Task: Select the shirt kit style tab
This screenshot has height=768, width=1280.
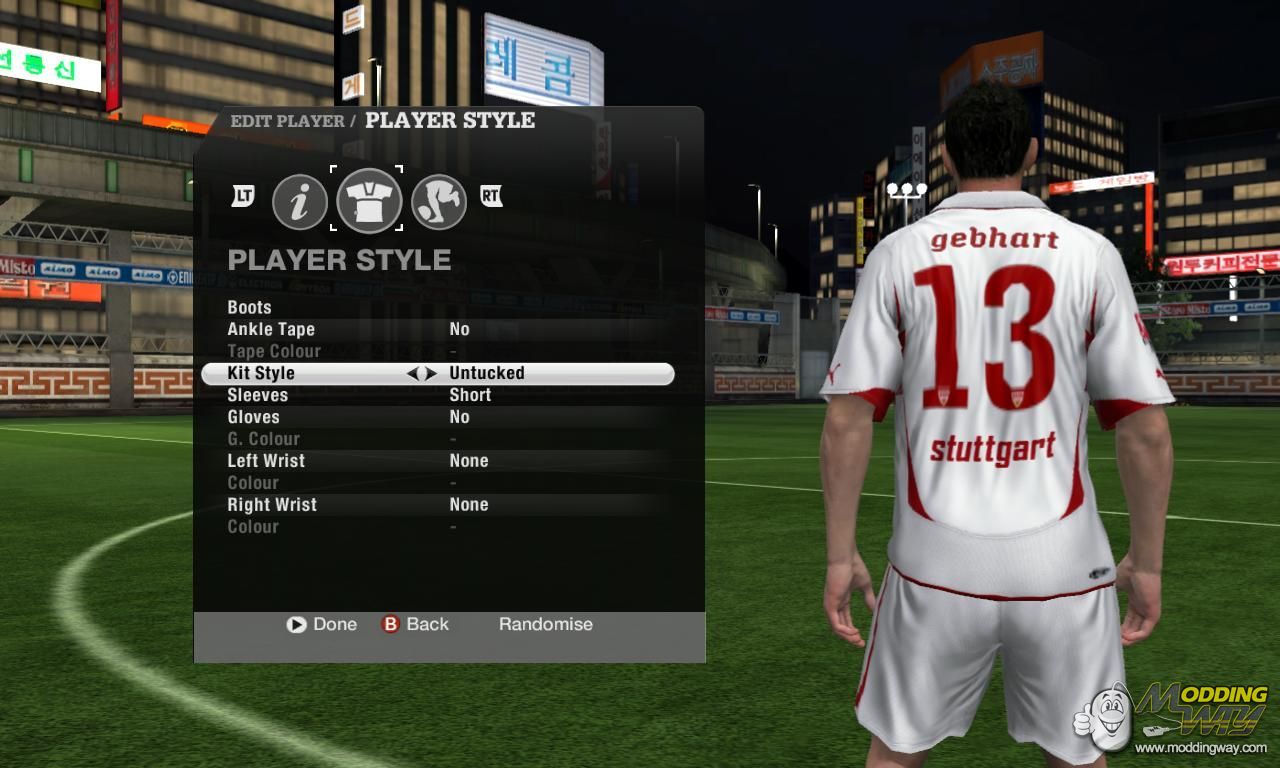Action: pyautogui.click(x=369, y=200)
